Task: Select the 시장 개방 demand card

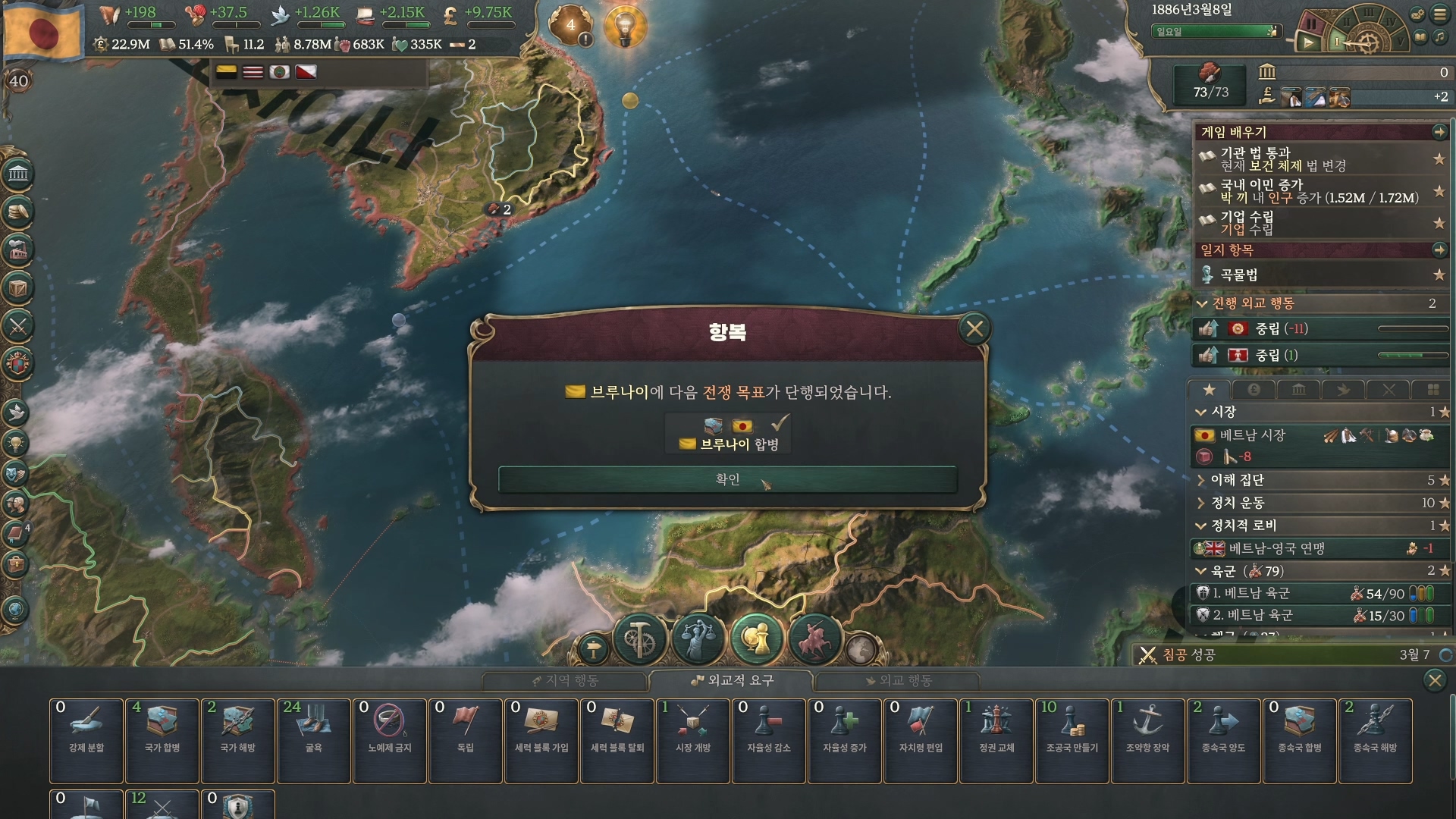Action: coord(693,740)
